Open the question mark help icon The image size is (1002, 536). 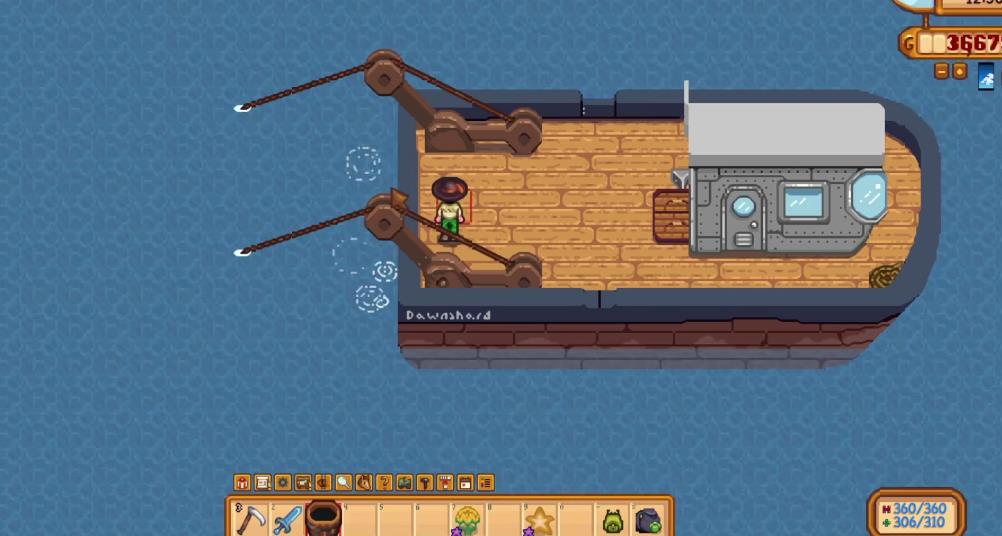(384, 483)
